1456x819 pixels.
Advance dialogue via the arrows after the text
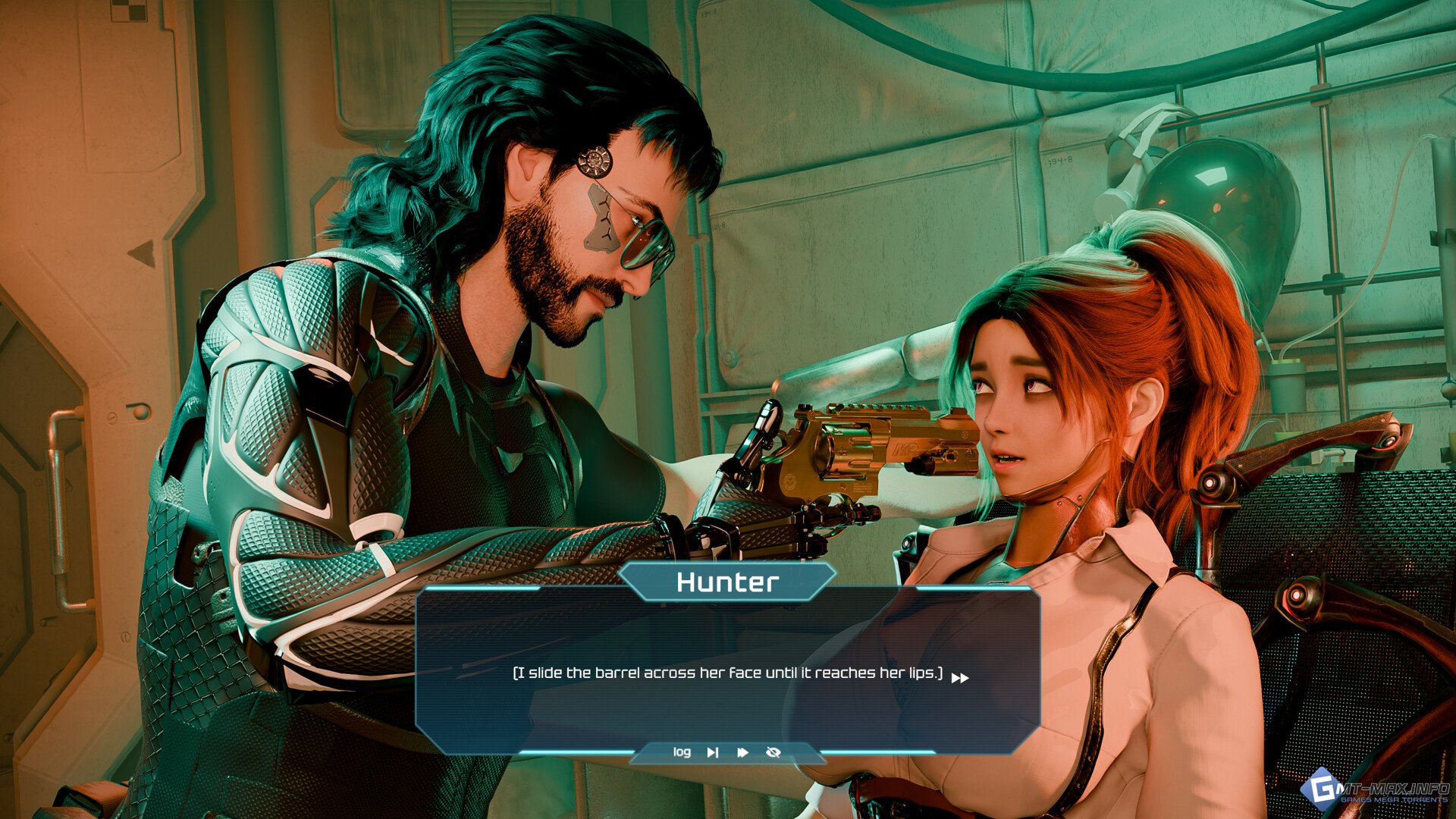point(960,678)
